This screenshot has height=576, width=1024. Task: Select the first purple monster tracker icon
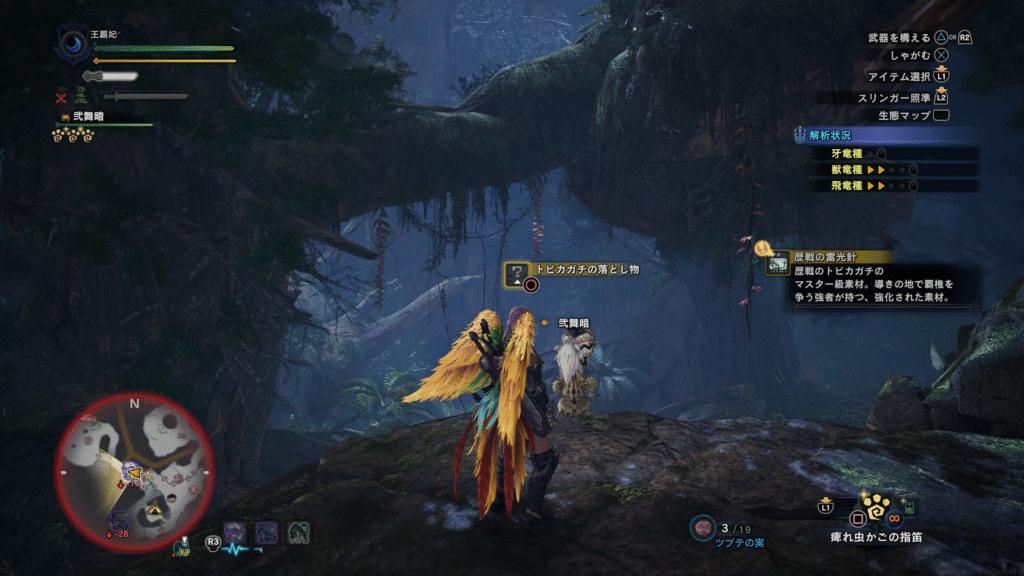[x=235, y=532]
